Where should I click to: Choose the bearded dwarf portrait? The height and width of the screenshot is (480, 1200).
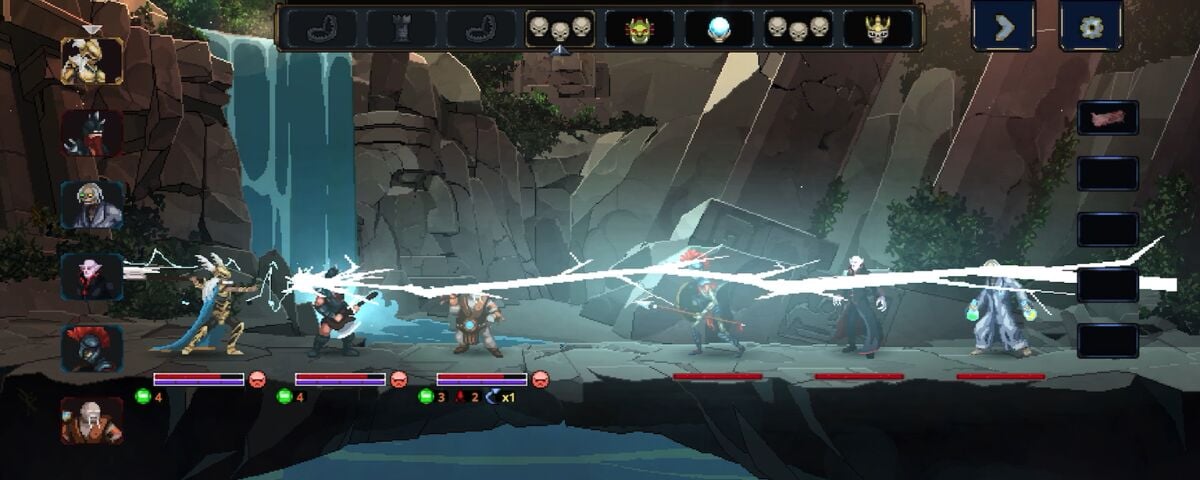coord(91,421)
